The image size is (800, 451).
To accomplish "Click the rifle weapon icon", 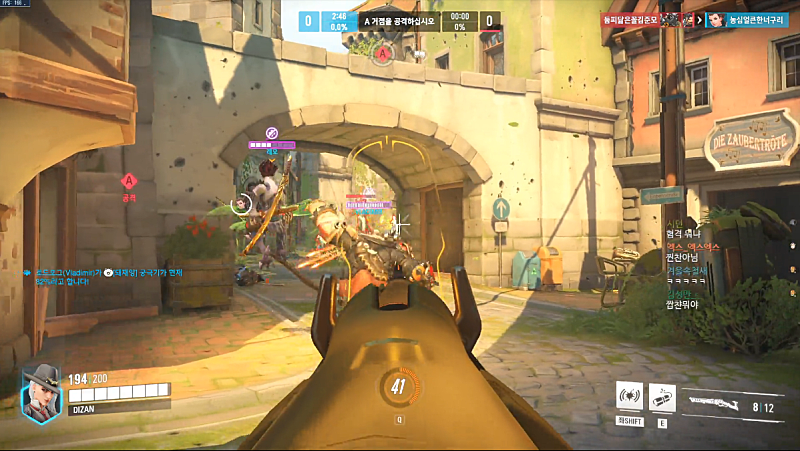I will [x=717, y=404].
